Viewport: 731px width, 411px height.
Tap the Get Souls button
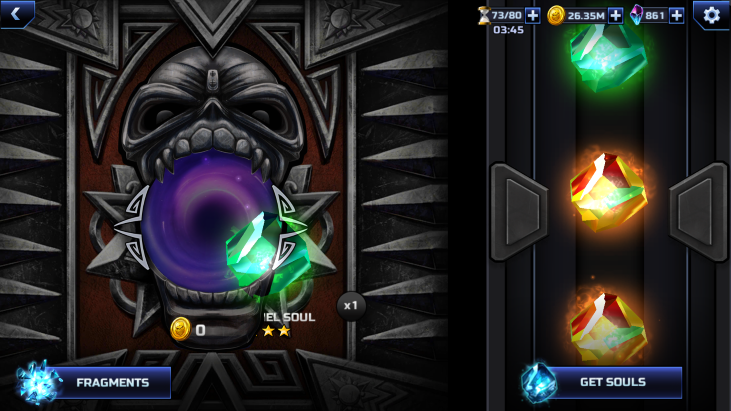point(602,382)
